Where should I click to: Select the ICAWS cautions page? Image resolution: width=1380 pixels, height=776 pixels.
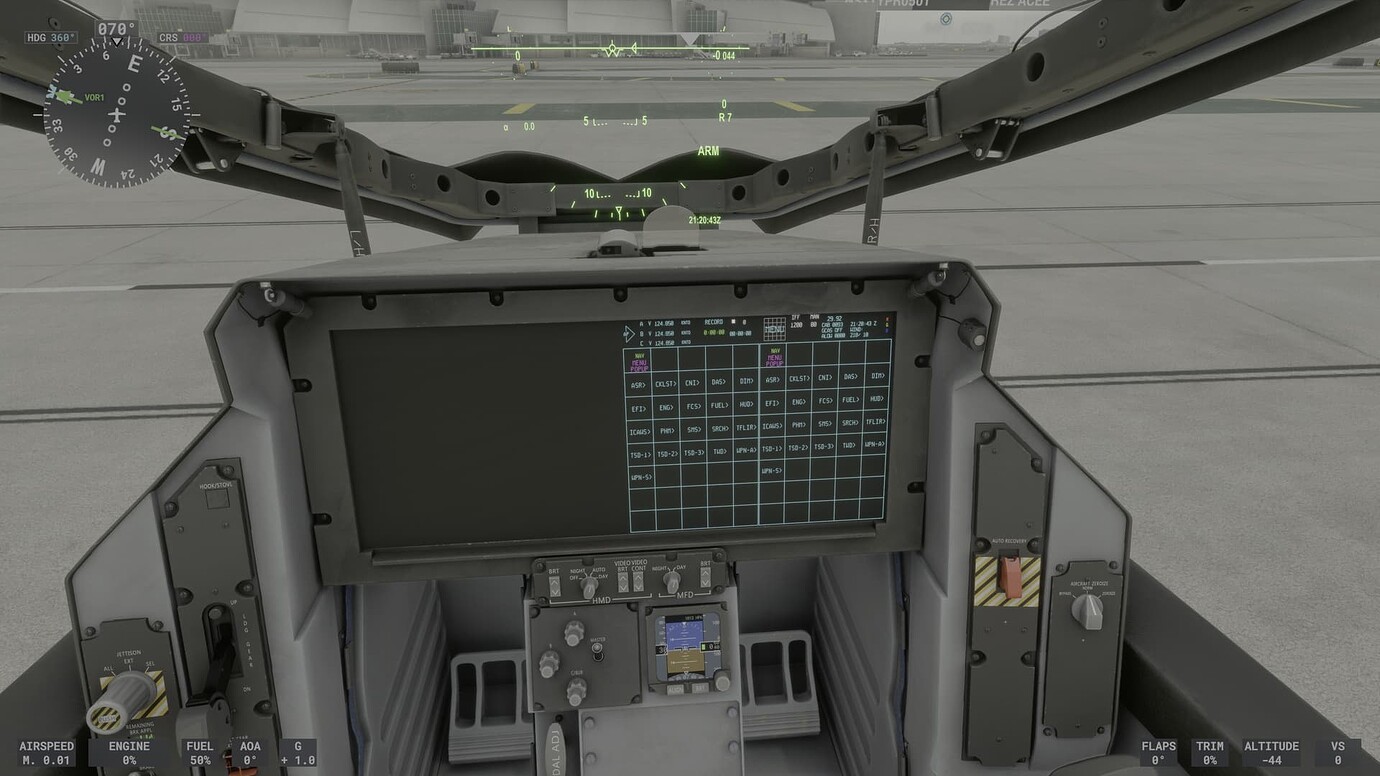[x=639, y=430]
